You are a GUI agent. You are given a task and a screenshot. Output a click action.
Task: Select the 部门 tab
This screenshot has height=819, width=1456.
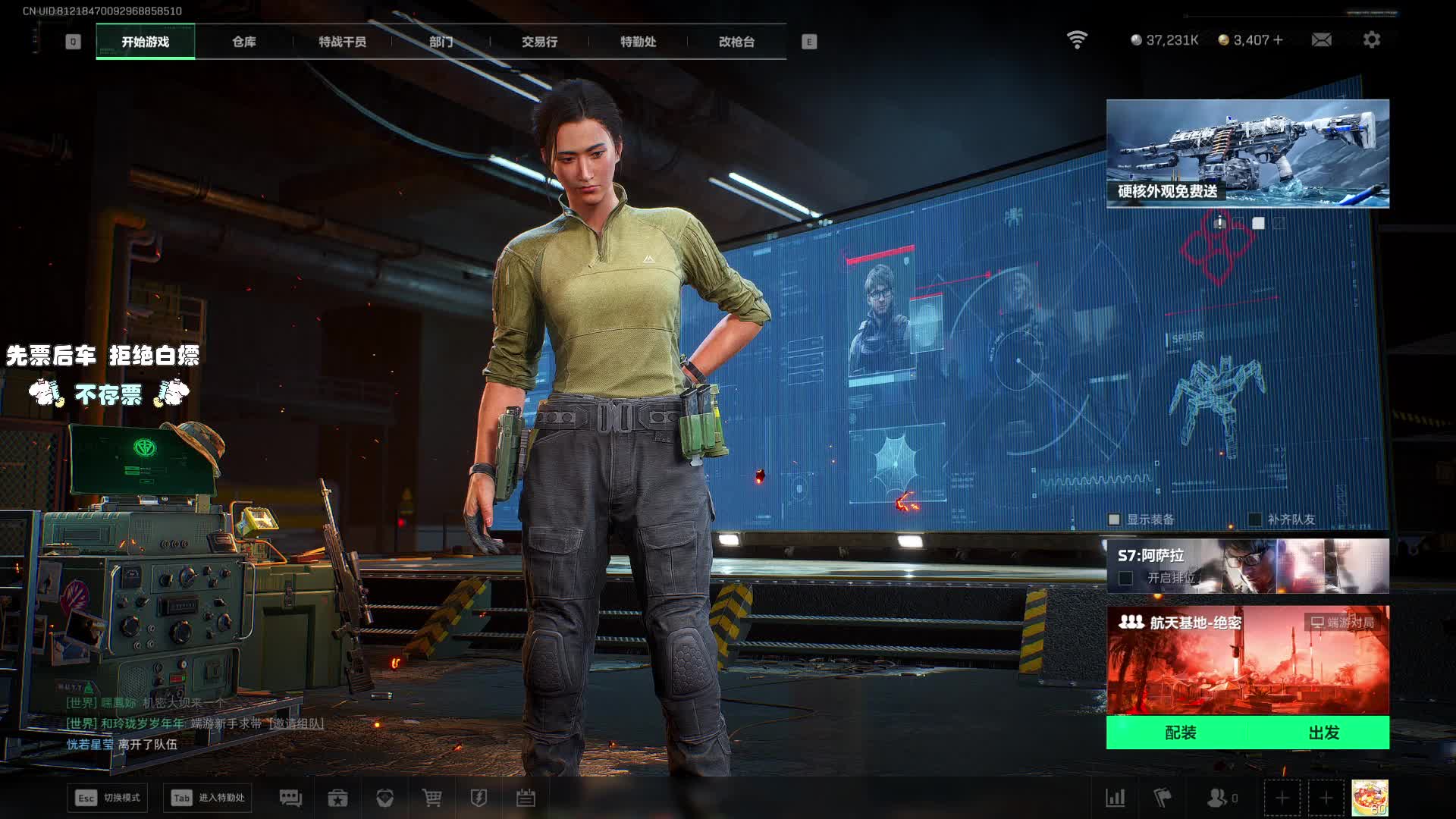[441, 42]
